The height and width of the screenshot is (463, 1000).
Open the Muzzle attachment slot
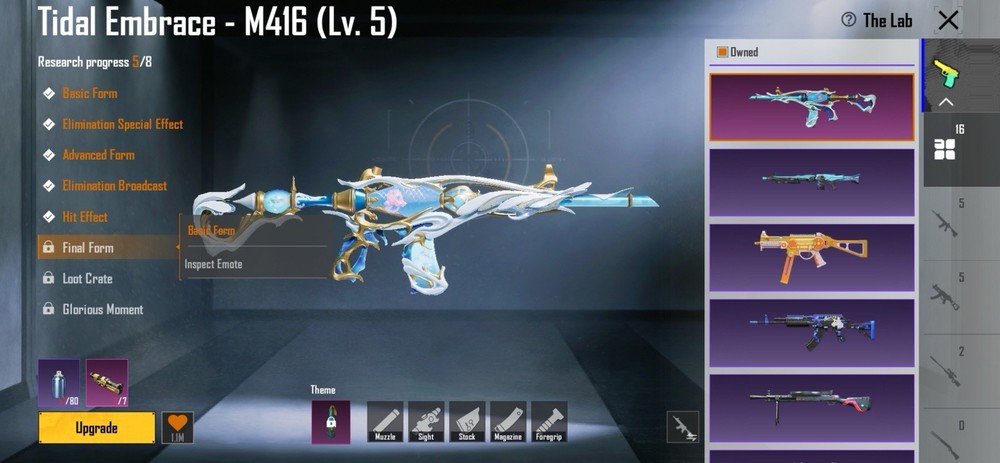(386, 421)
